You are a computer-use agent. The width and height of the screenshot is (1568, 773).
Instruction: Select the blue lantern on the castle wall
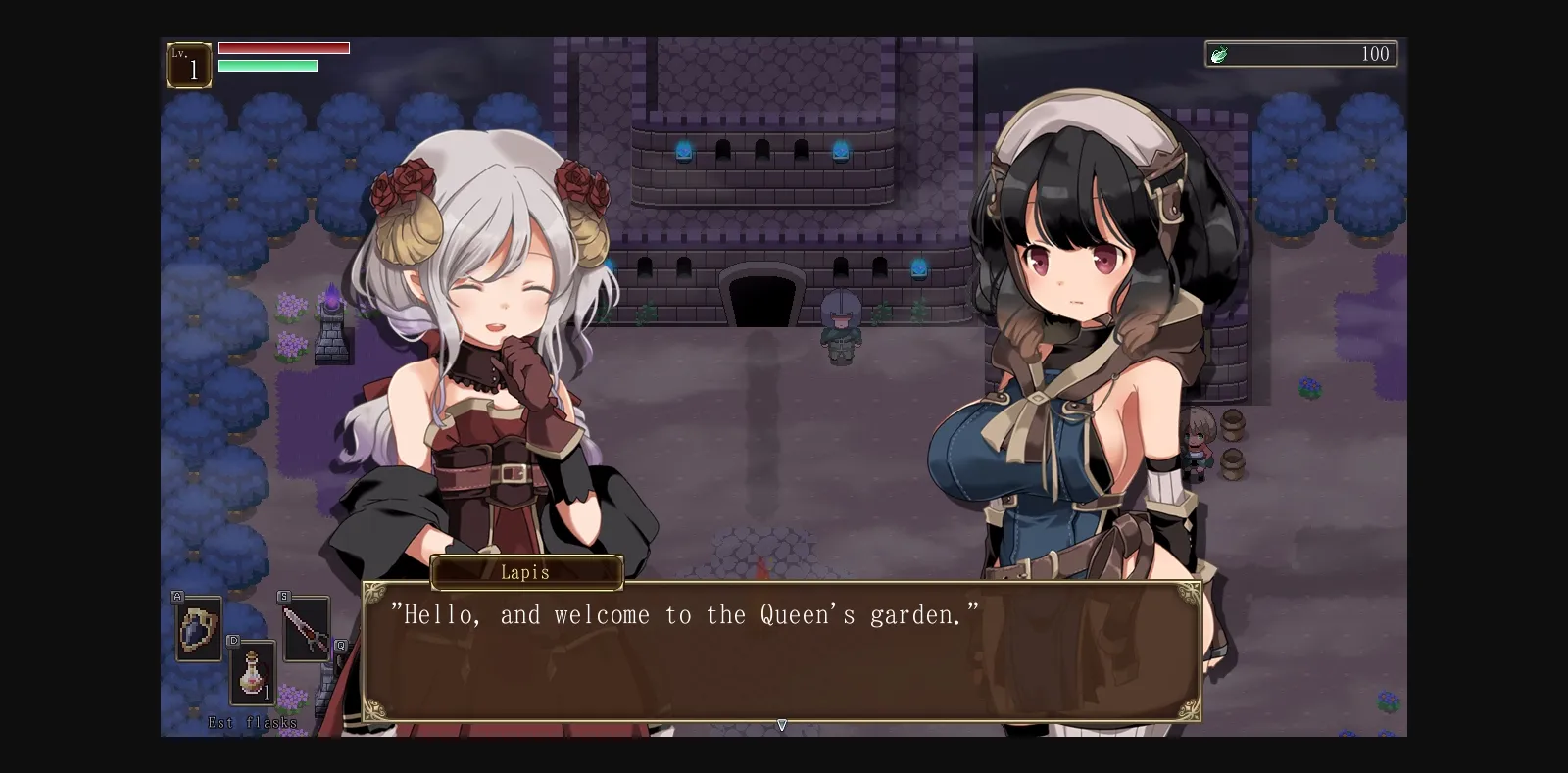tap(686, 152)
